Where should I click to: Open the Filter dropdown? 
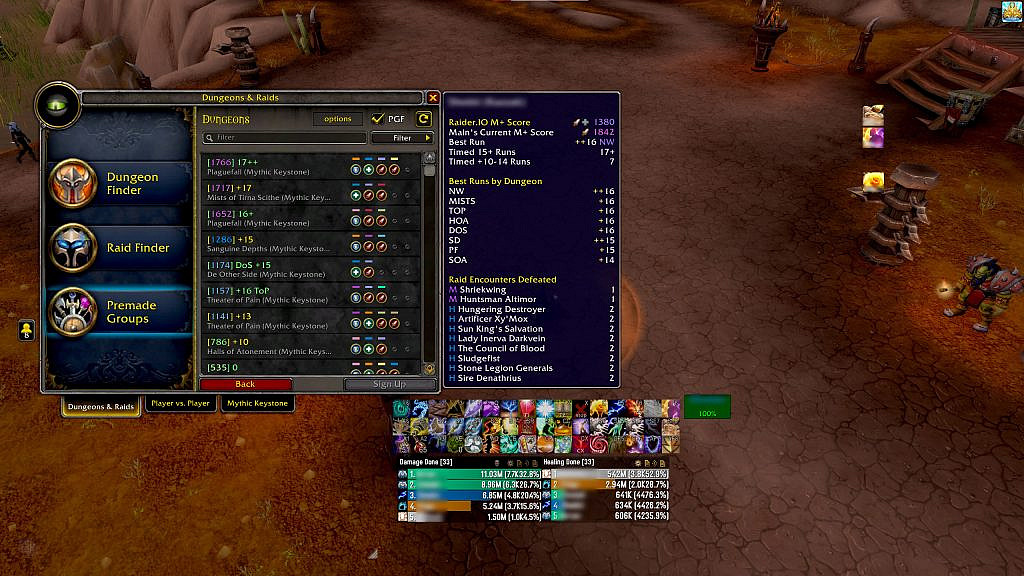pos(402,138)
